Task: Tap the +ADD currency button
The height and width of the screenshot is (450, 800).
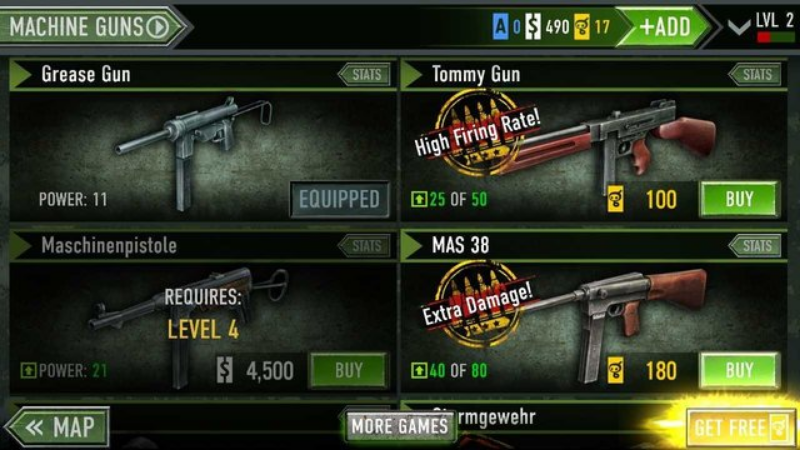Action: 665,26
